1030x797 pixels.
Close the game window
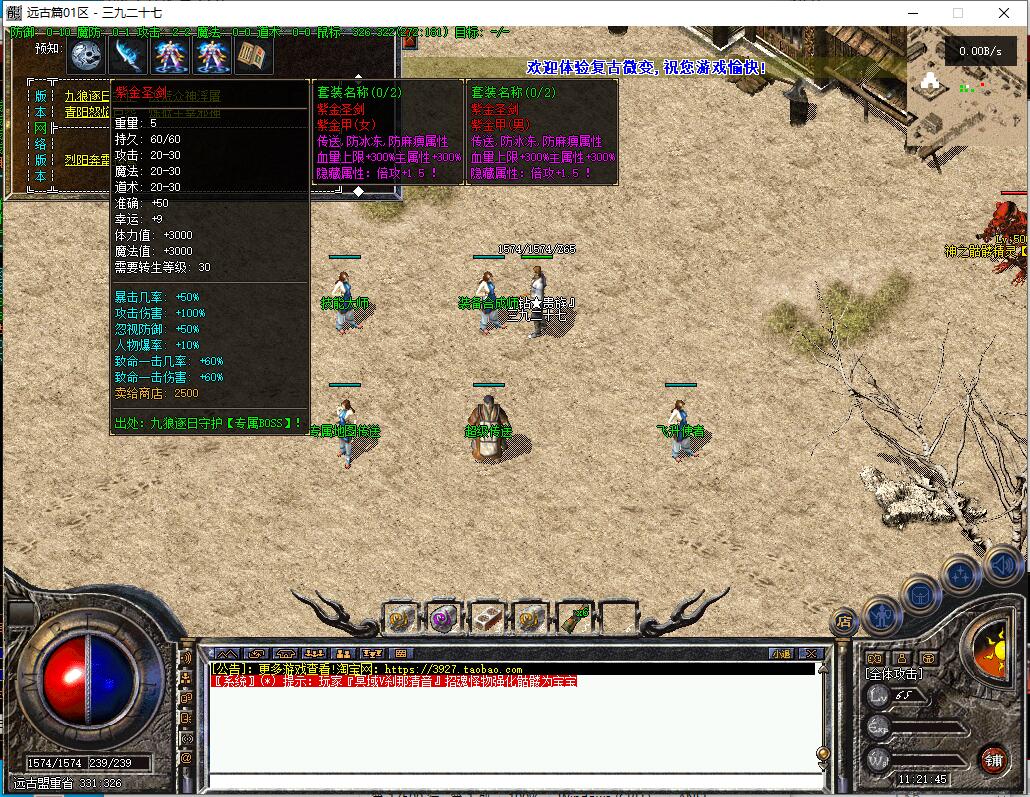click(1005, 13)
